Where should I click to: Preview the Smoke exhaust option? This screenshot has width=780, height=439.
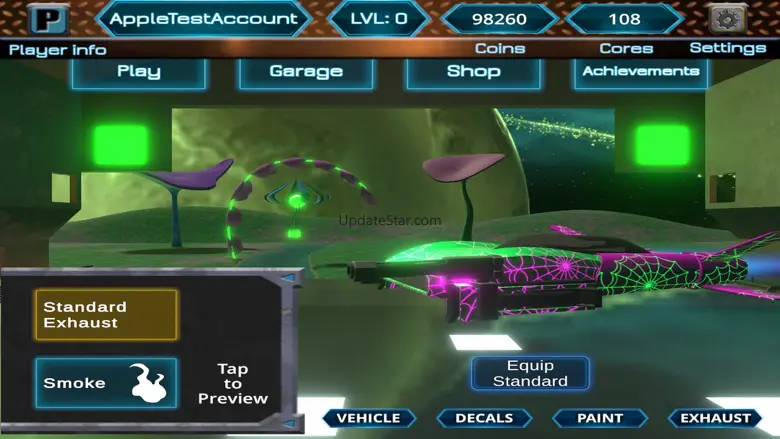coord(106,383)
